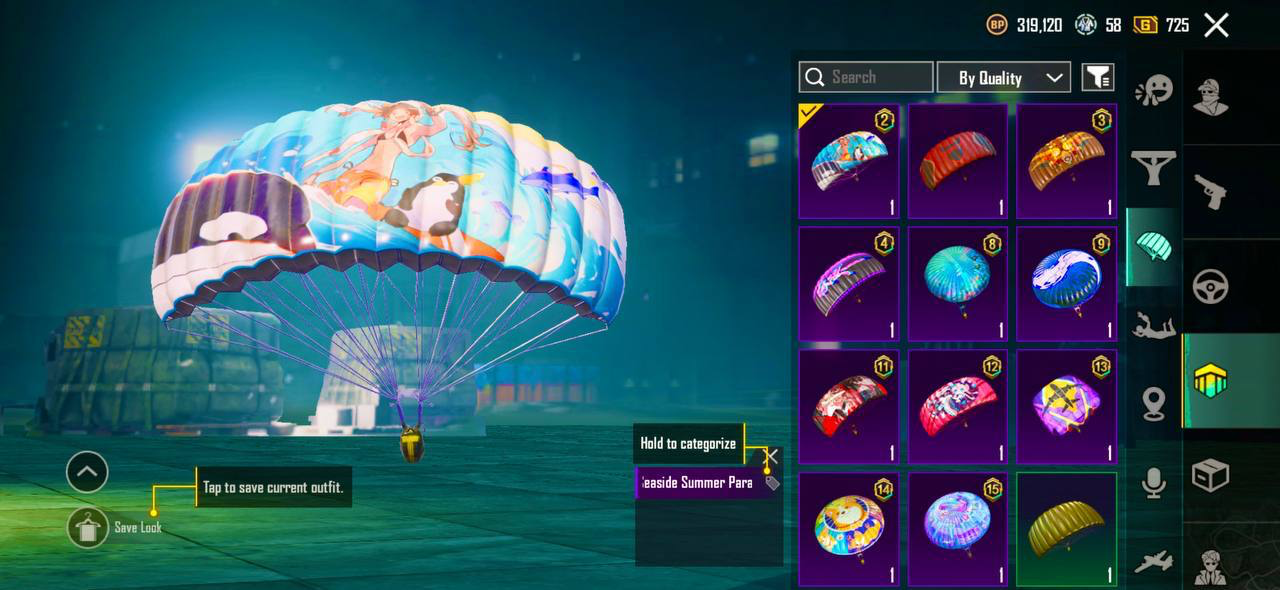
Task: Tap the Save Look hanger button
Action: coord(88,528)
